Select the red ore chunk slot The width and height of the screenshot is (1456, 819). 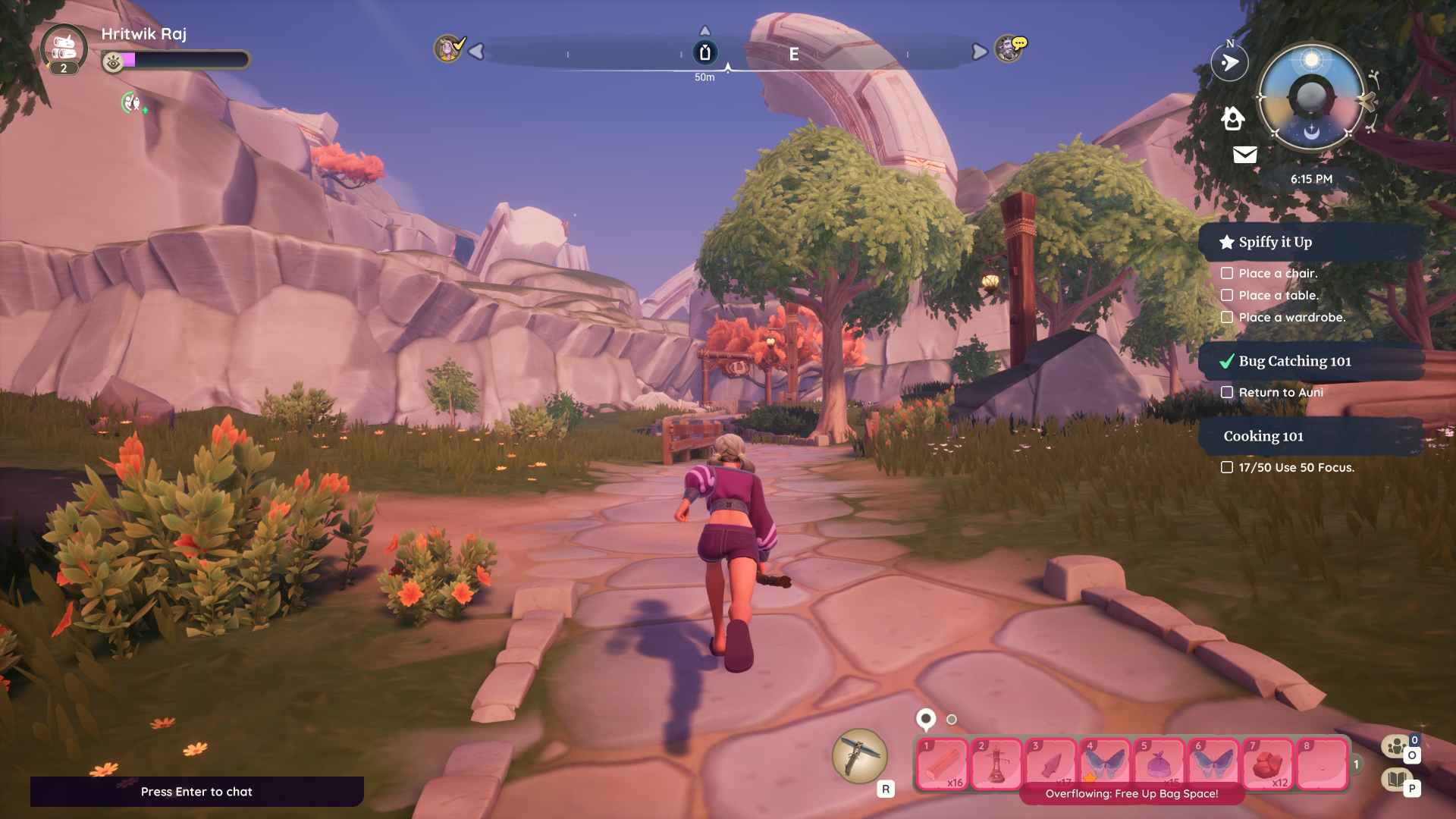click(1268, 764)
